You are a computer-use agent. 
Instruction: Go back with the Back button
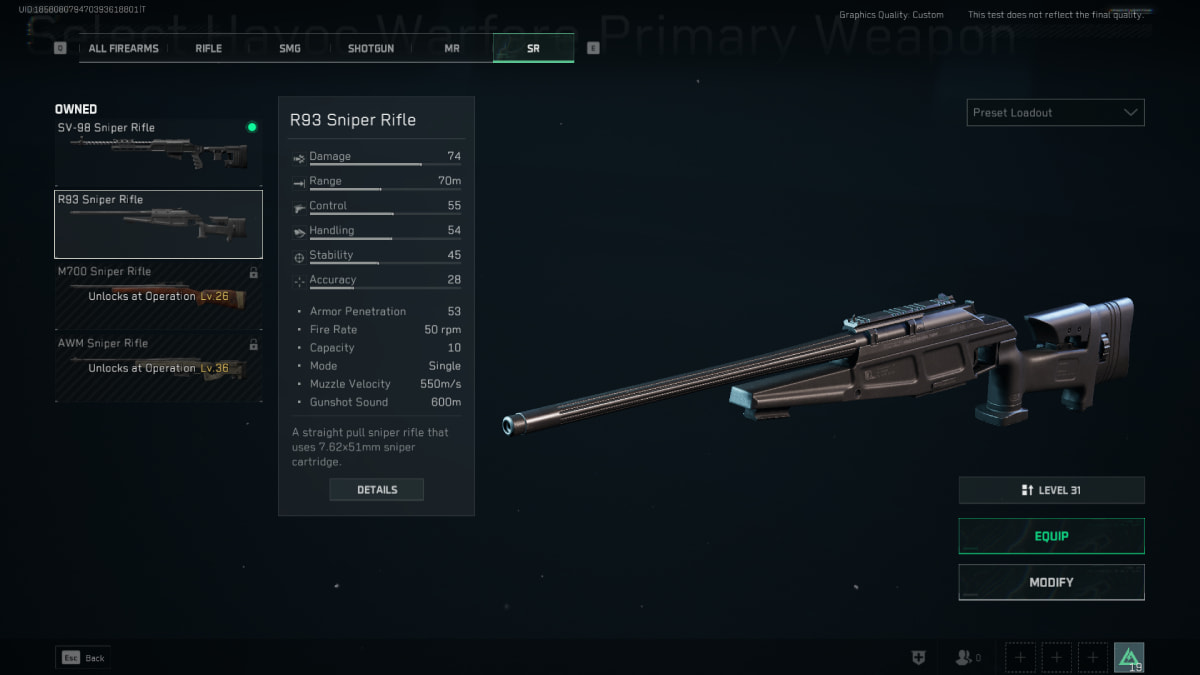82,658
